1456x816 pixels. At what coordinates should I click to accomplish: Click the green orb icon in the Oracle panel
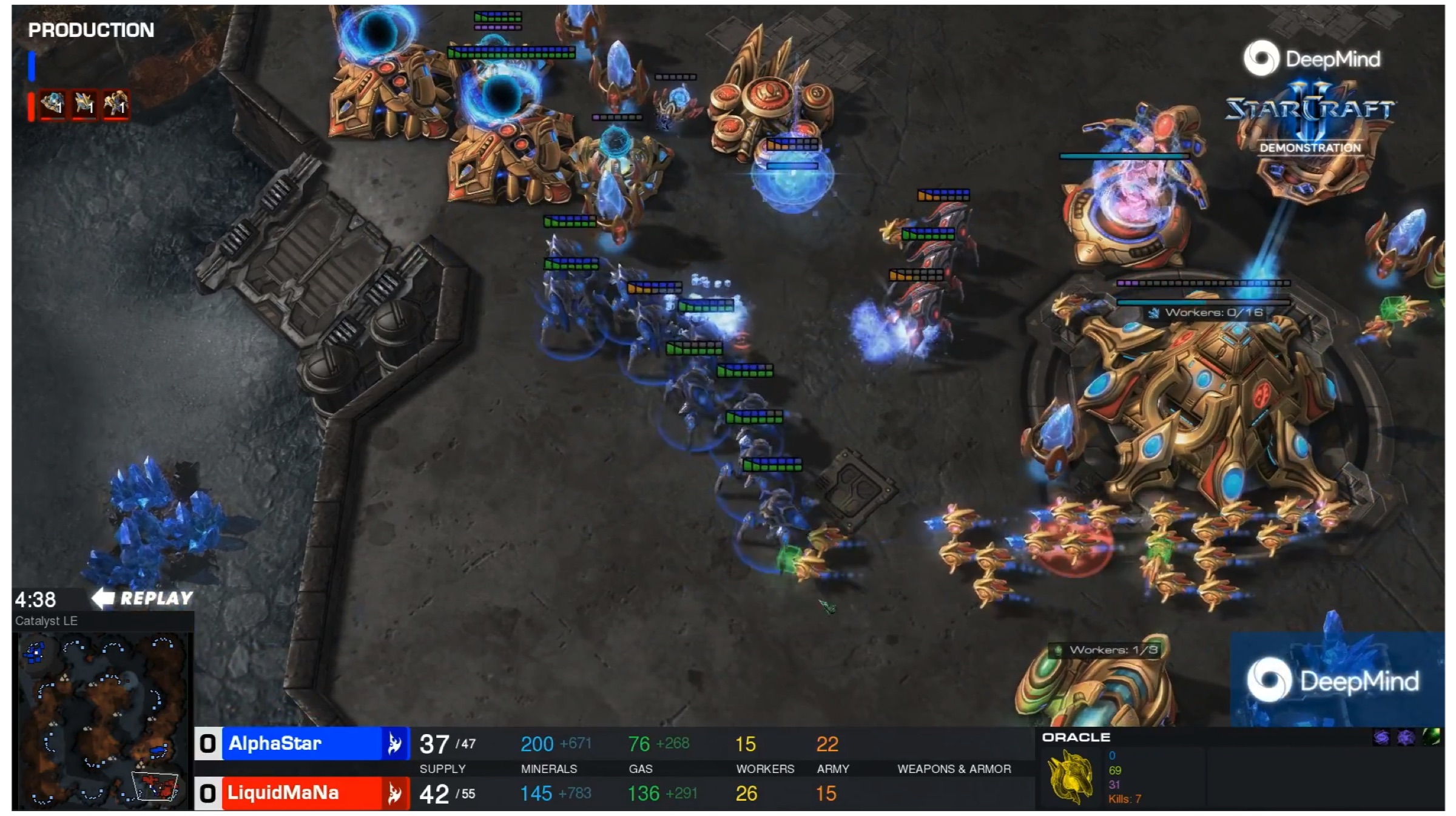pyautogui.click(x=1431, y=737)
